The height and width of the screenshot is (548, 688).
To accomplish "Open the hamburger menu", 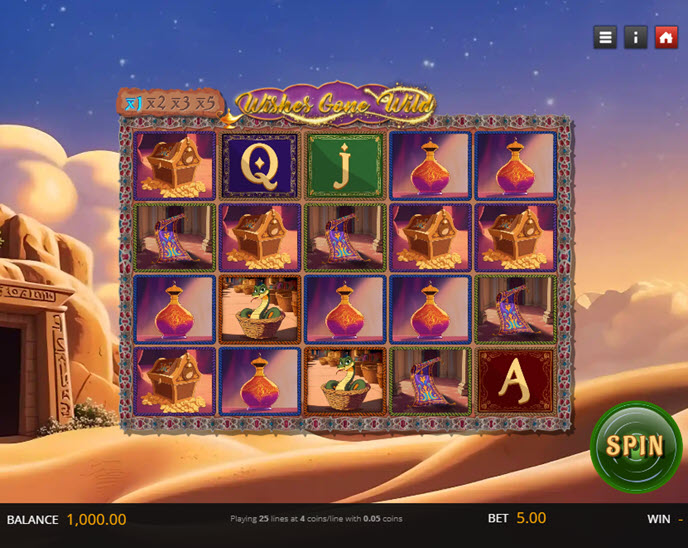I will coord(605,37).
